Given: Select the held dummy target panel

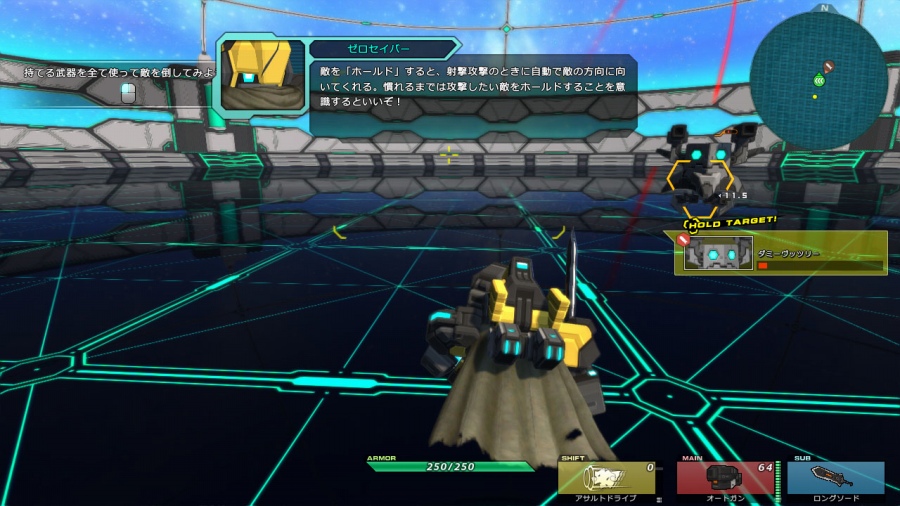Looking at the screenshot, I should pyautogui.click(x=783, y=253).
